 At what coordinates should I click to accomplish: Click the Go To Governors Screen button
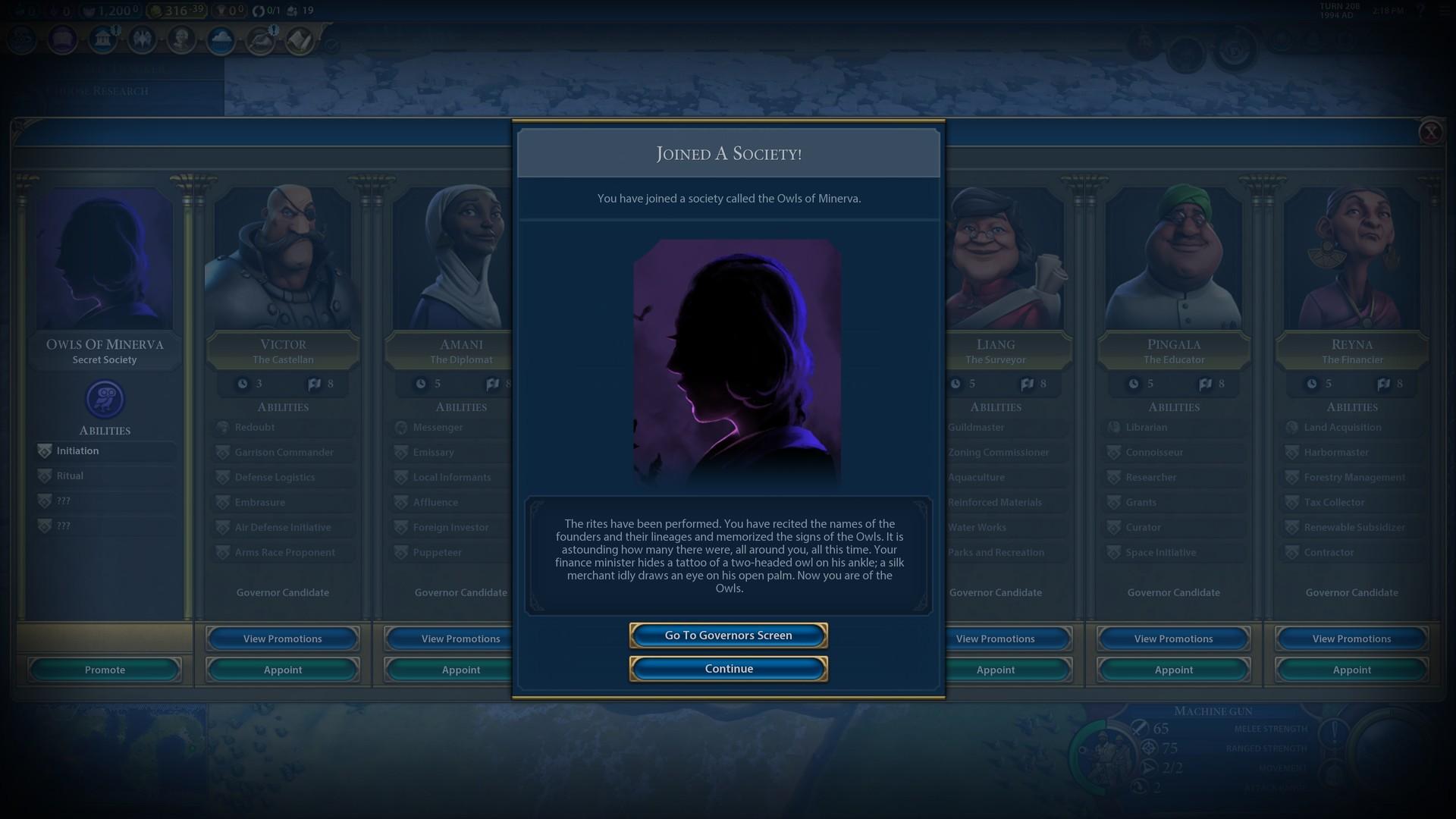(x=728, y=635)
